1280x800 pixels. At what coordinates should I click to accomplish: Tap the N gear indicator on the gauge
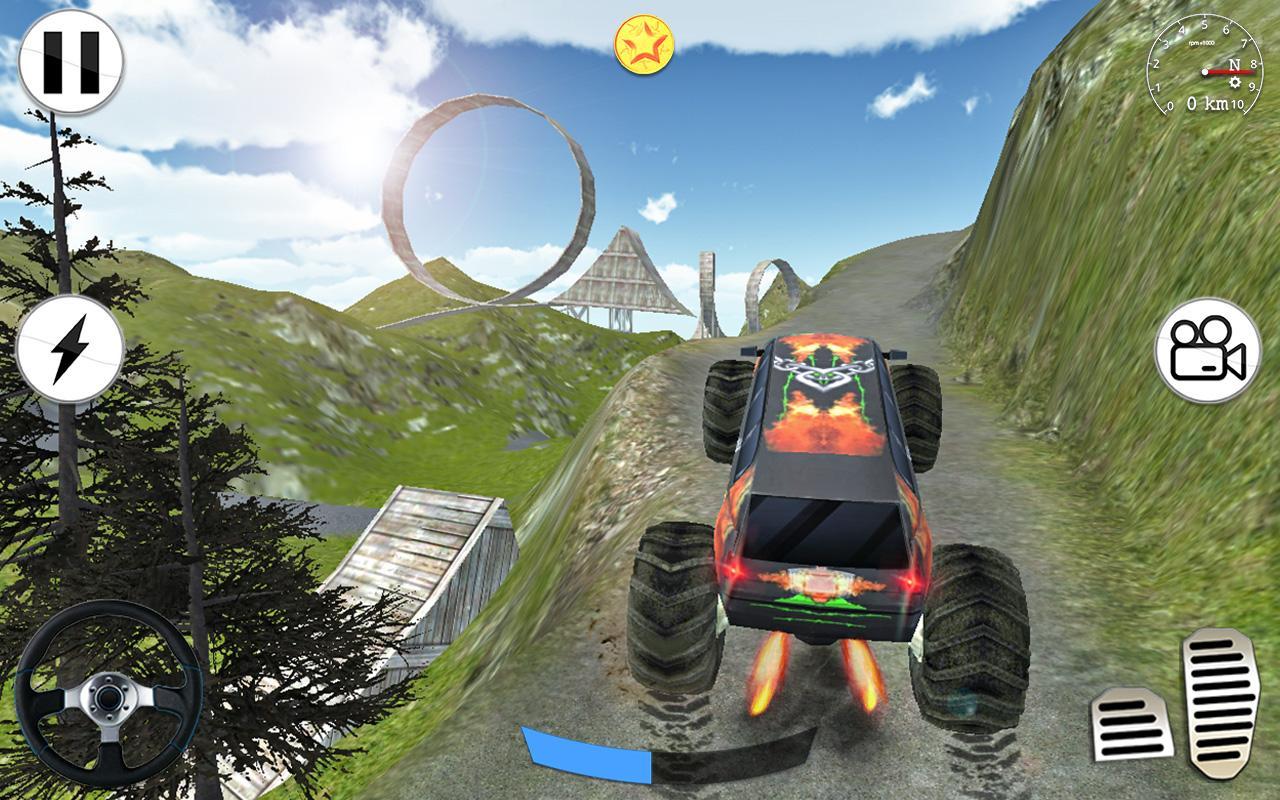click(1234, 64)
